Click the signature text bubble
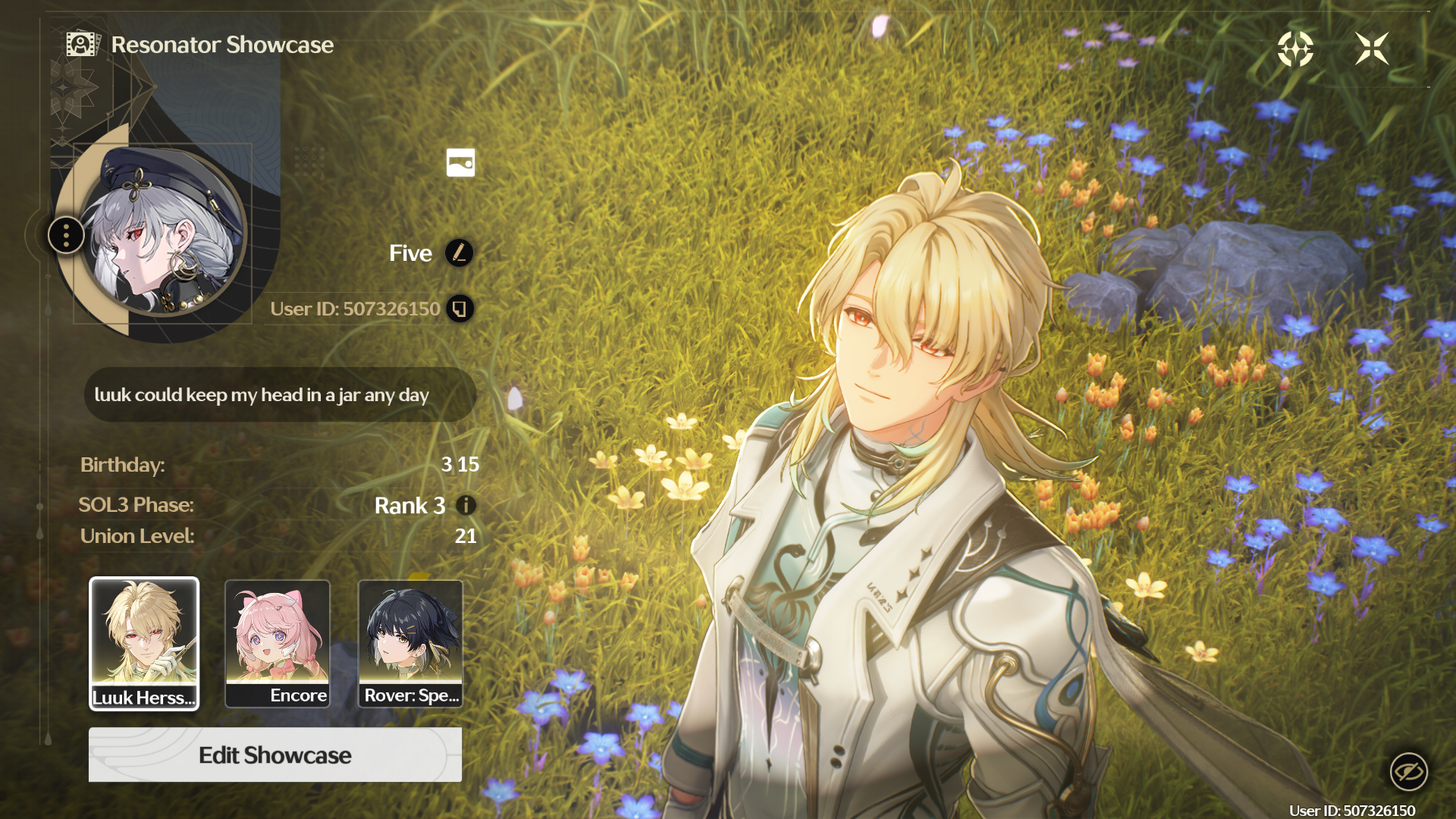This screenshot has width=1456, height=819. pos(280,395)
